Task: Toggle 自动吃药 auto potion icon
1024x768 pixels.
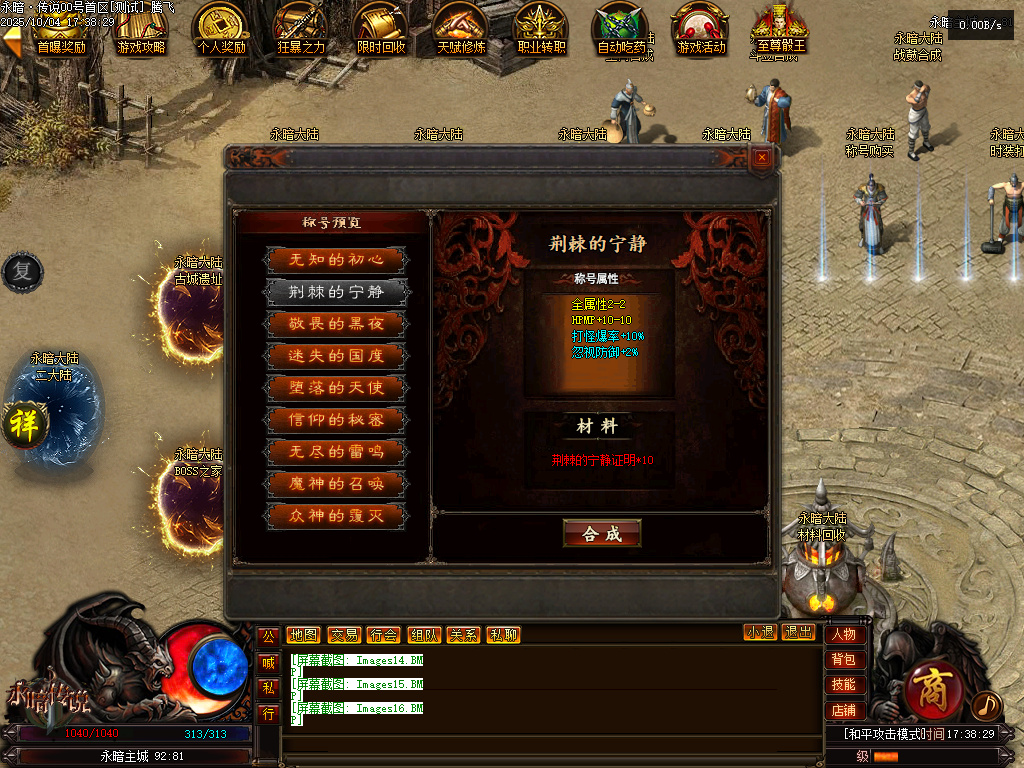Action: [621, 29]
